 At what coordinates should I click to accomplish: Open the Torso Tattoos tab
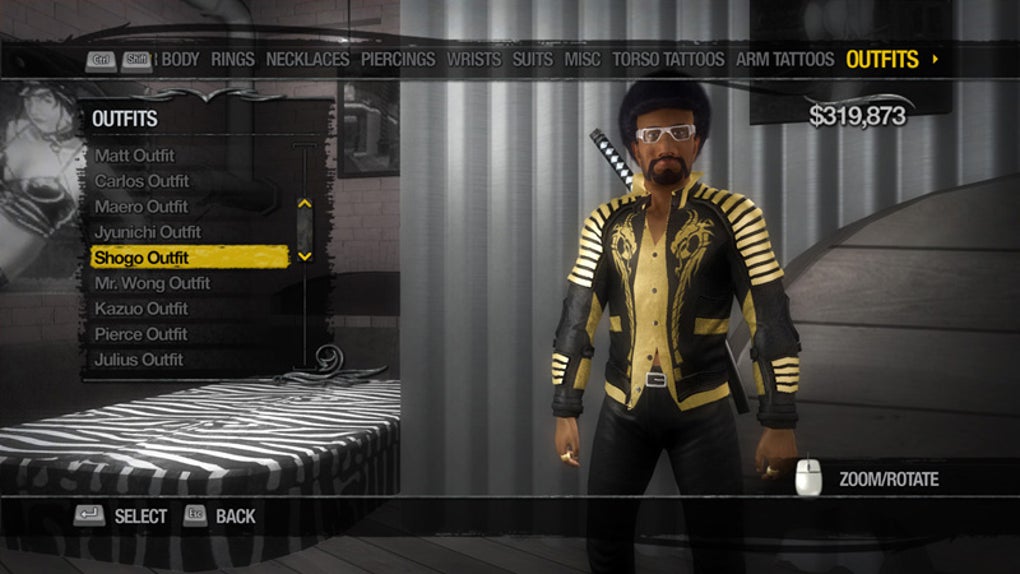tap(668, 59)
